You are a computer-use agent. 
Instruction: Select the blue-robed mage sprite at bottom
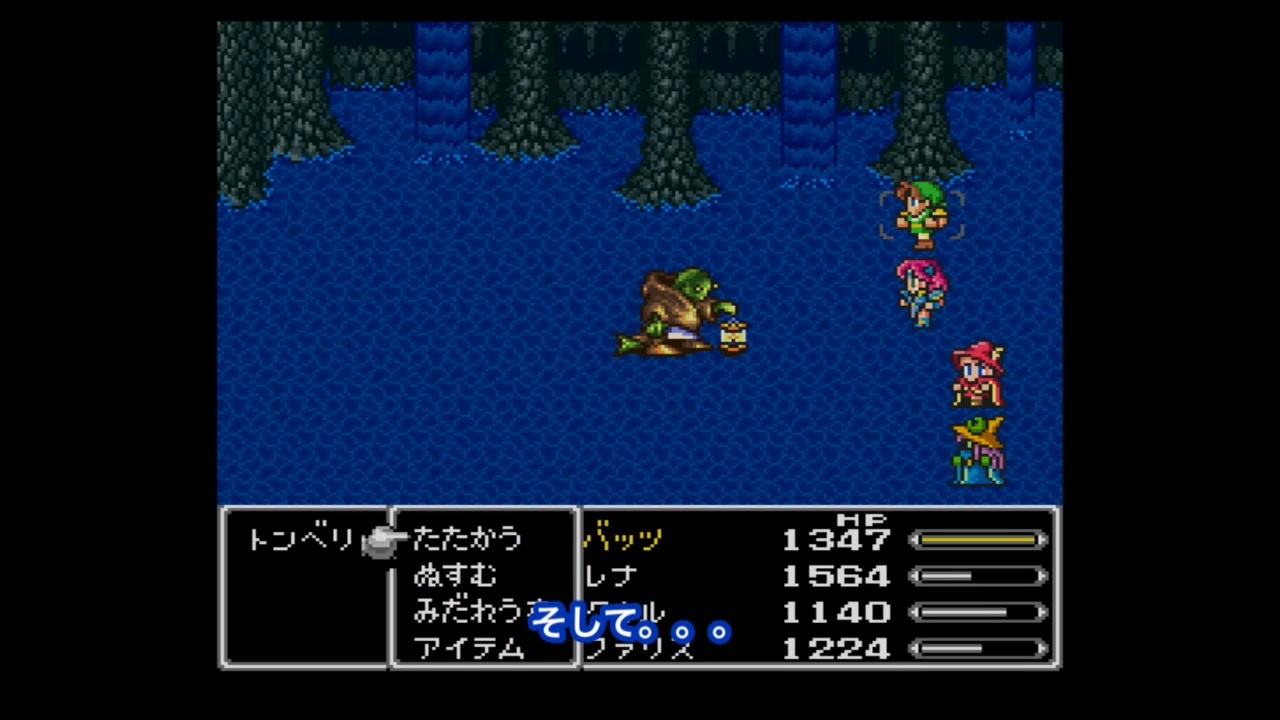978,450
